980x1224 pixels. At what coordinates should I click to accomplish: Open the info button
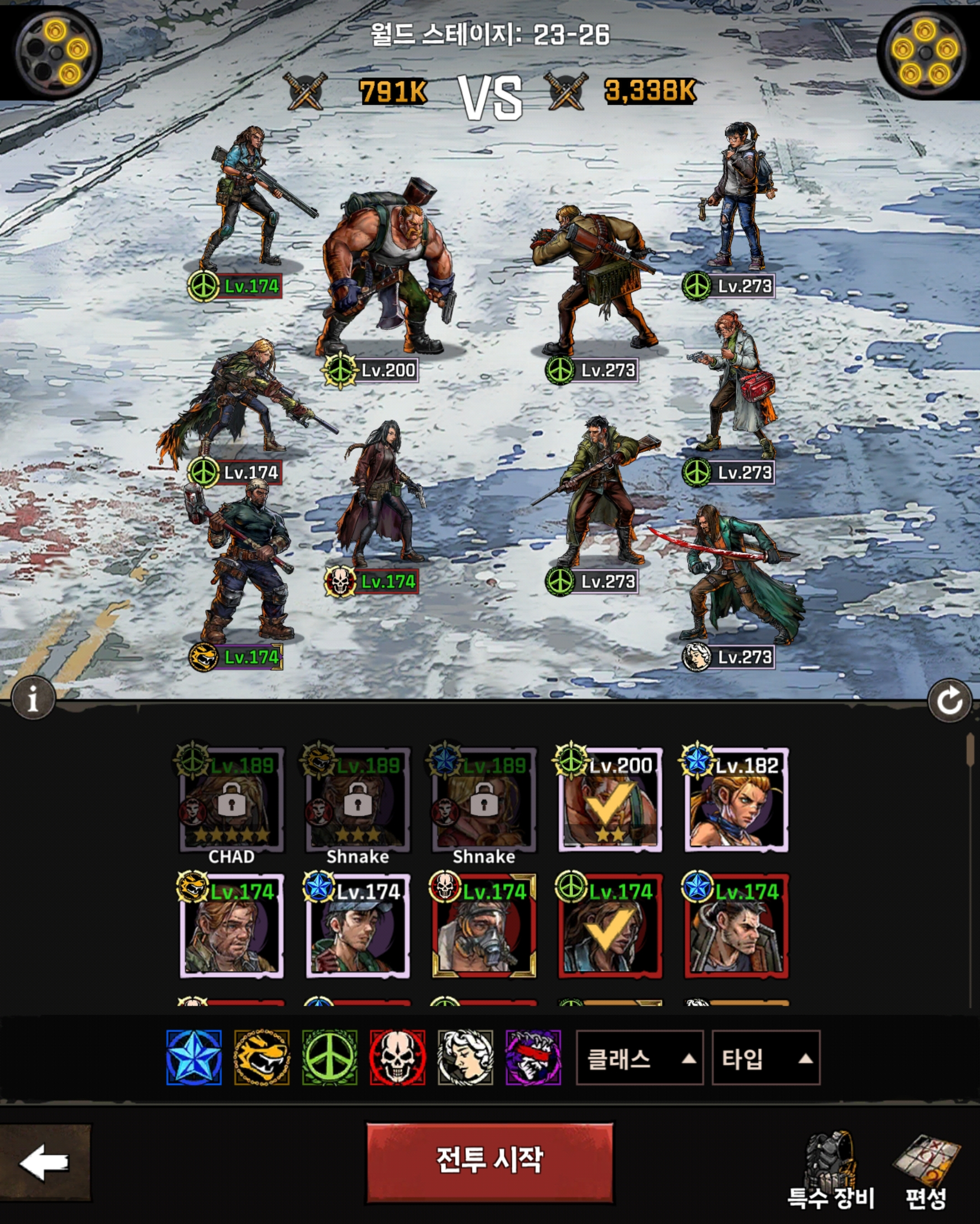(x=33, y=698)
